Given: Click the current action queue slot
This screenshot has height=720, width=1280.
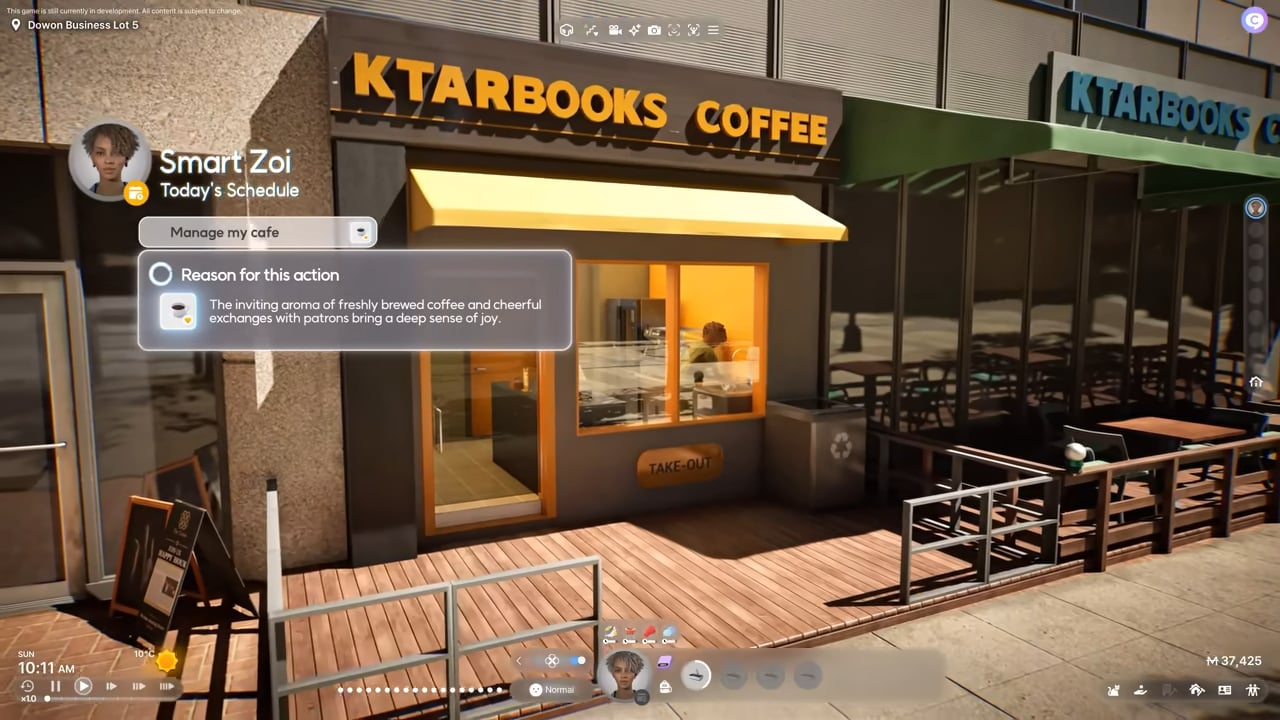Looking at the screenshot, I should (696, 676).
